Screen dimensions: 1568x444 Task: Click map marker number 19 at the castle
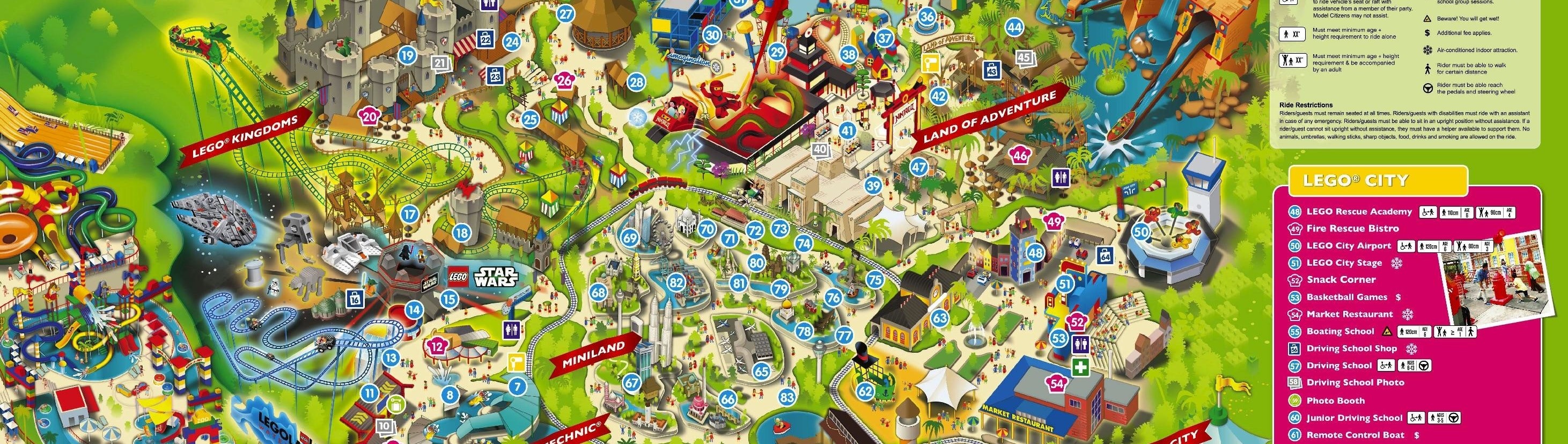coord(407,56)
